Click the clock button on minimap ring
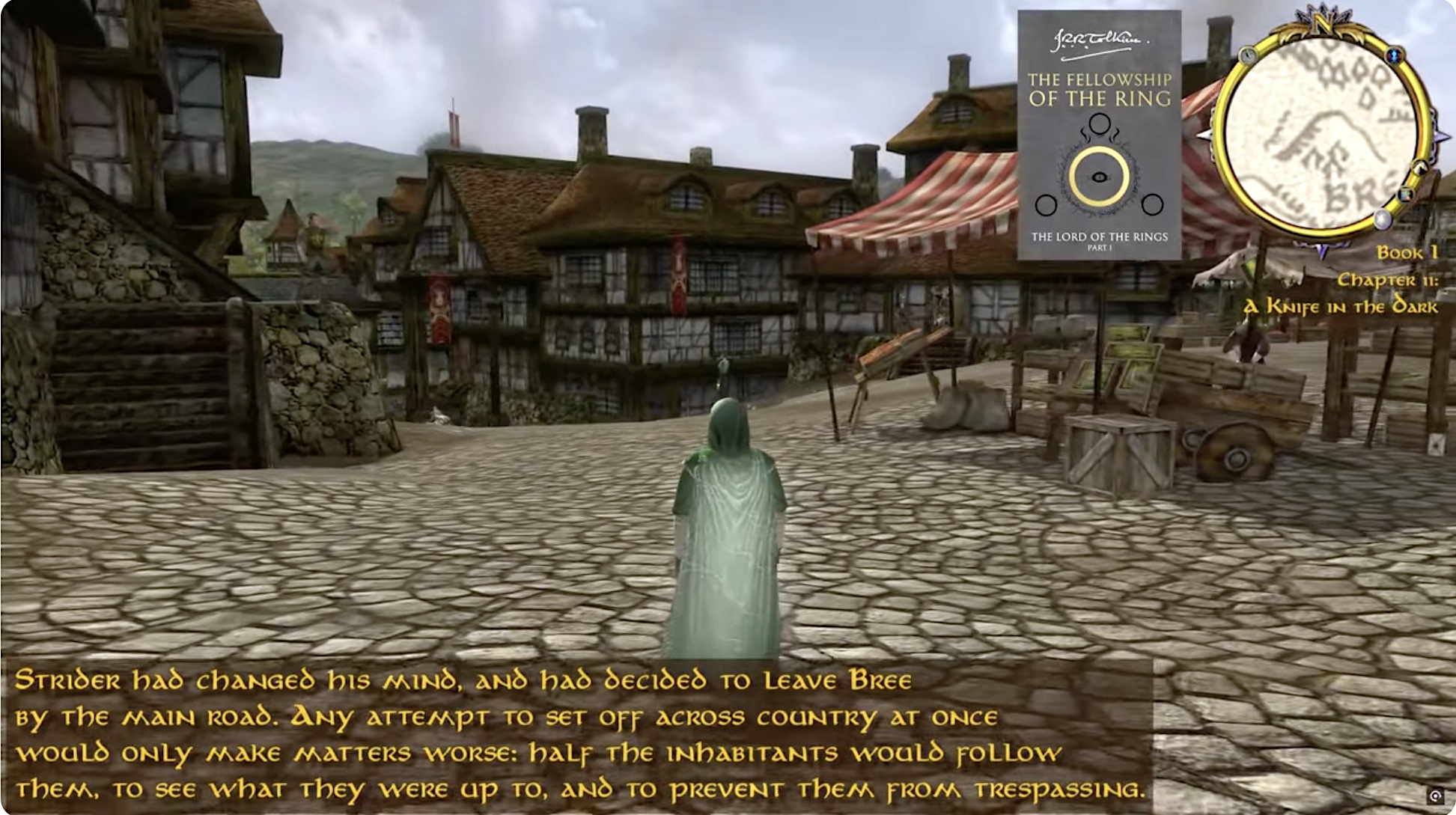Image resolution: width=1456 pixels, height=815 pixels. tap(1247, 55)
